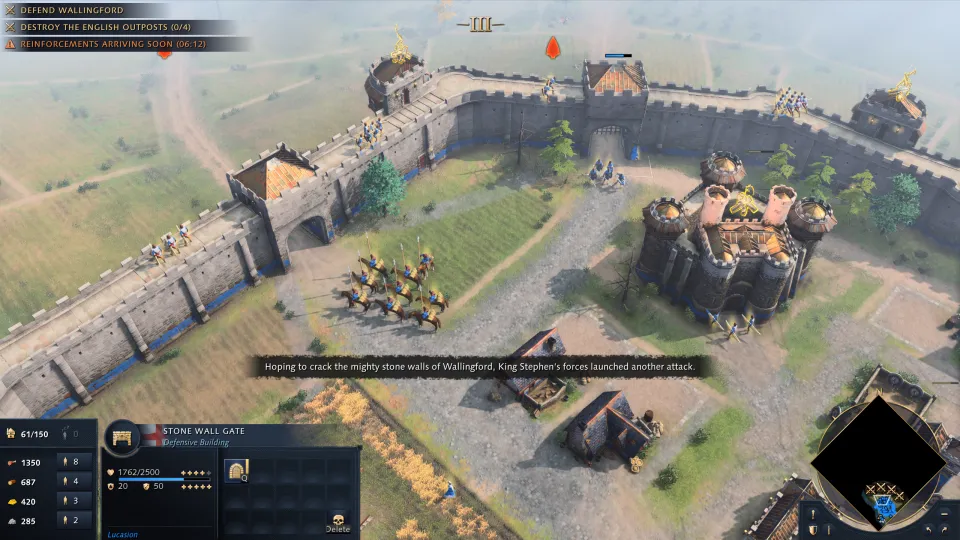Click the Stone Wall Gate portrait
The width and height of the screenshot is (960, 540).
123,438
